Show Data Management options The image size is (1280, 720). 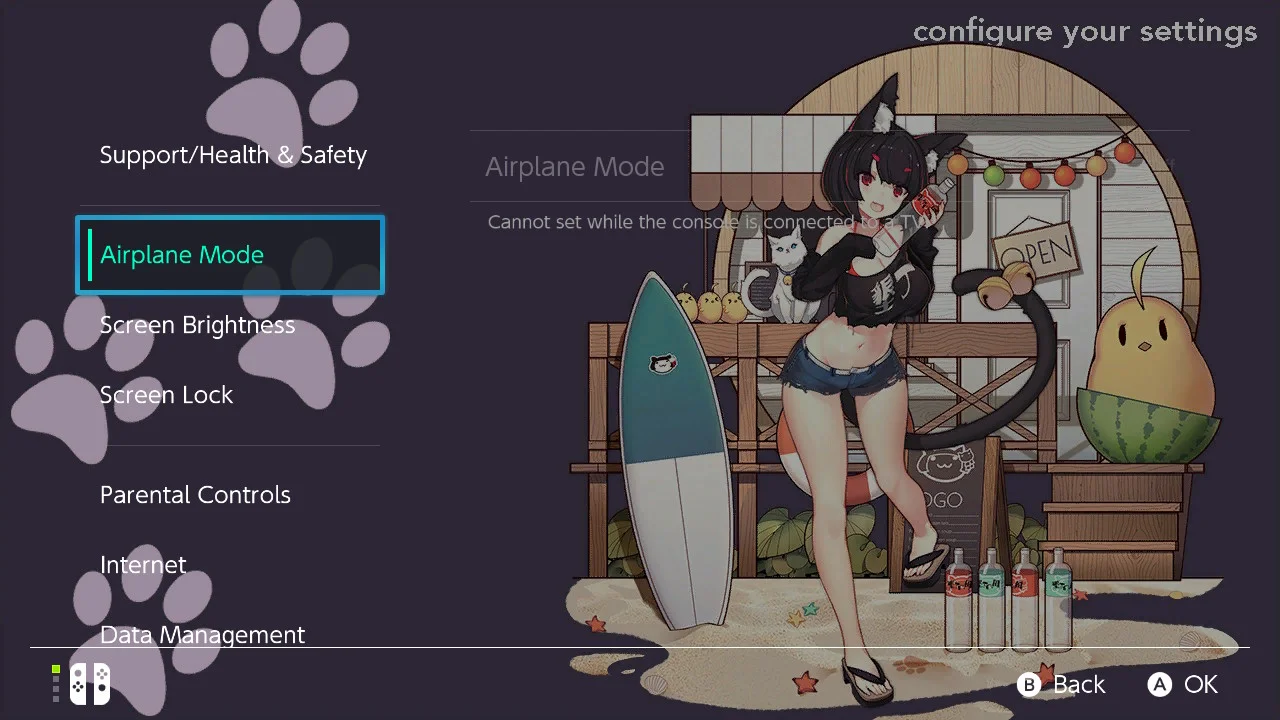point(203,634)
